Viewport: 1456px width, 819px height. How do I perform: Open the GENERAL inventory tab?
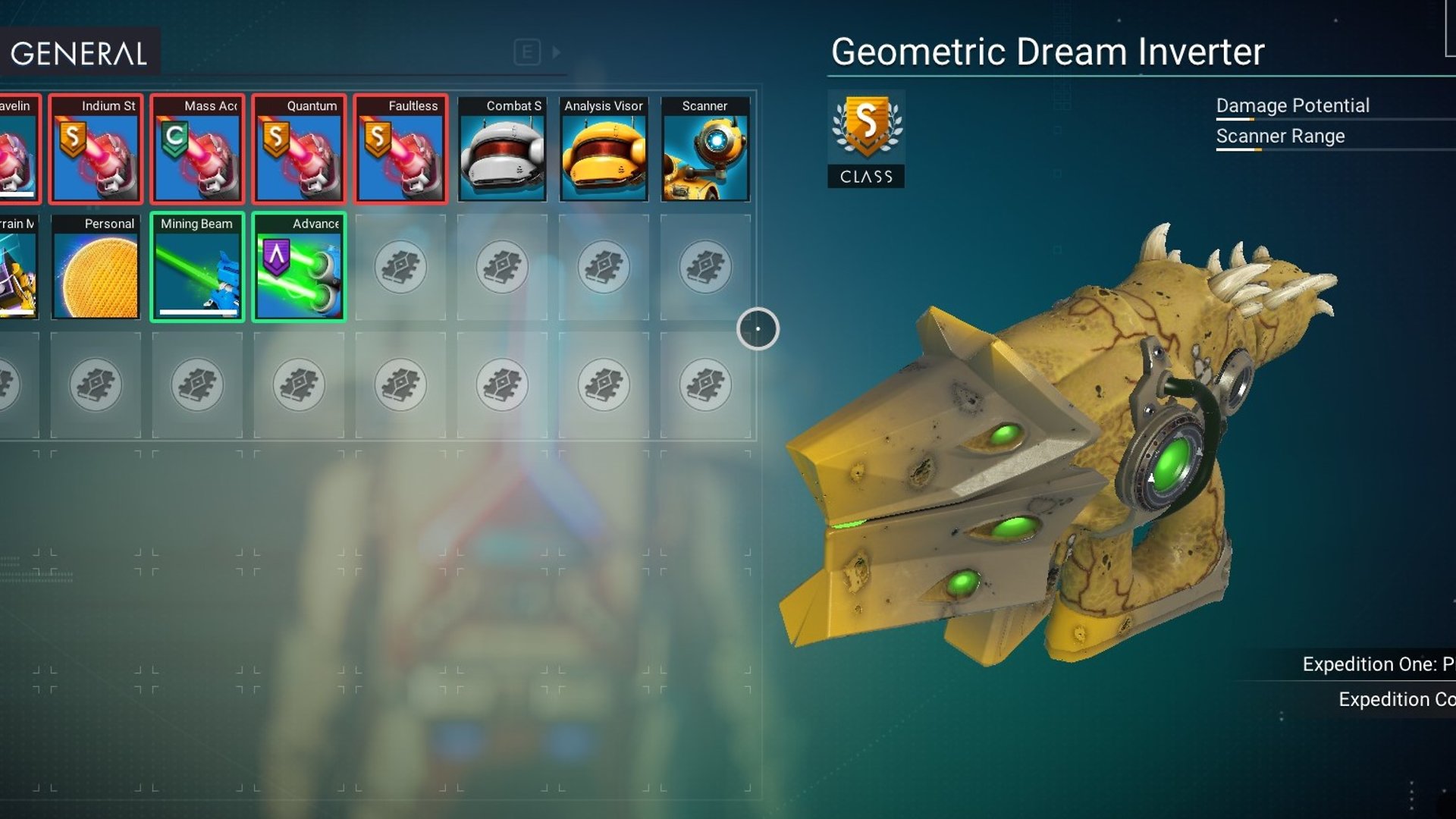tap(79, 53)
